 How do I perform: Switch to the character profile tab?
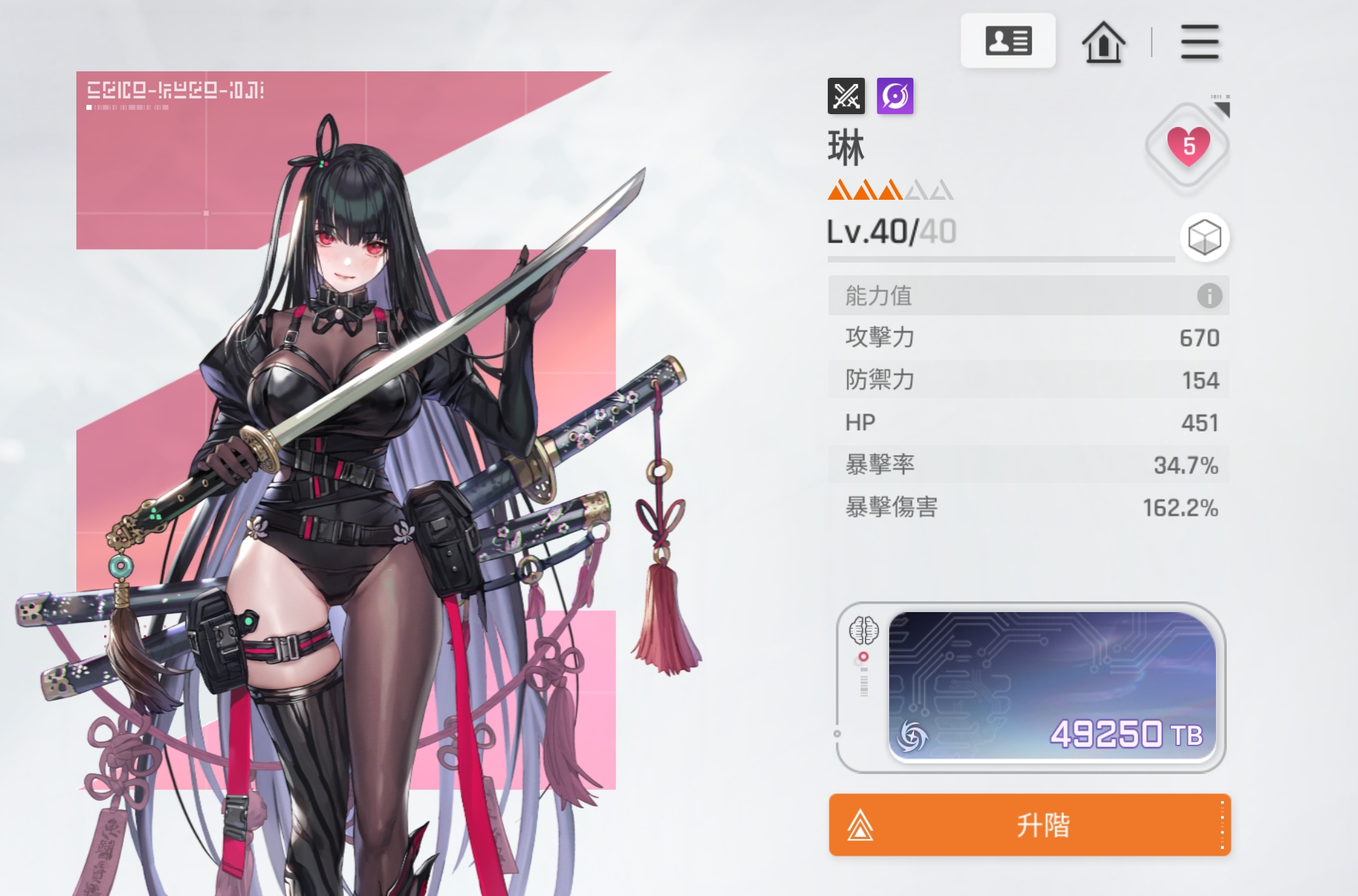[x=1008, y=41]
